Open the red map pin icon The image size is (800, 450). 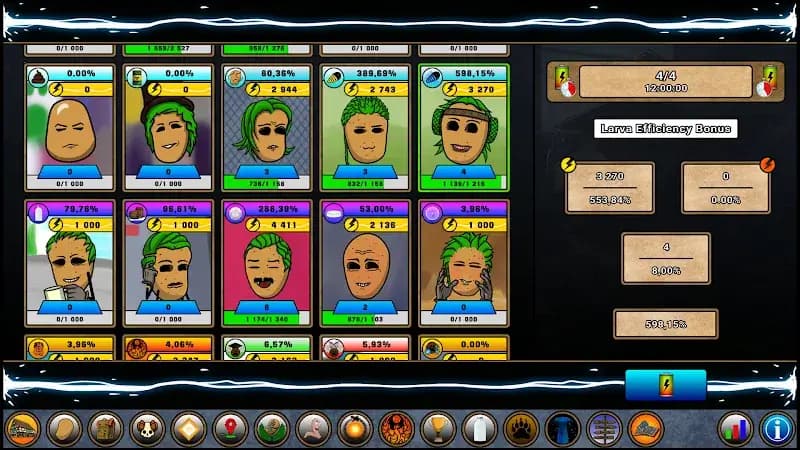pyautogui.click(x=230, y=428)
